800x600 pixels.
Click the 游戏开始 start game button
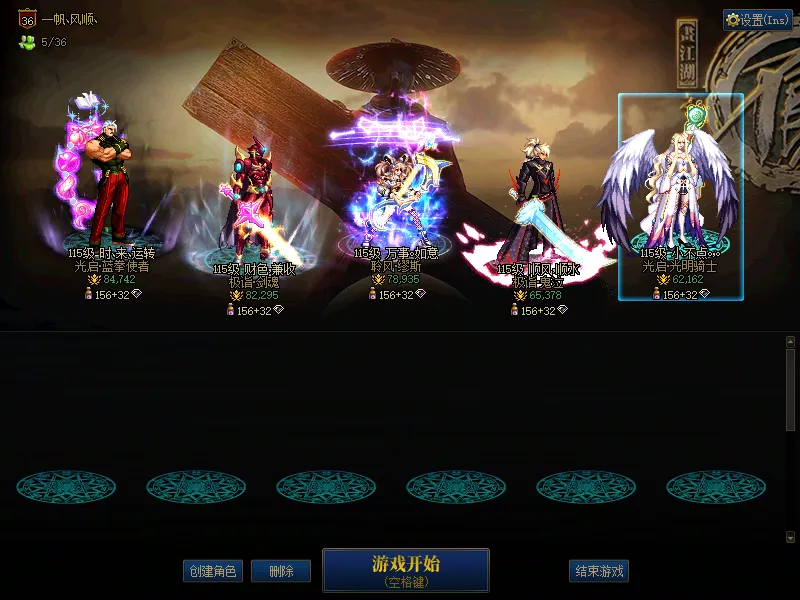tap(405, 570)
